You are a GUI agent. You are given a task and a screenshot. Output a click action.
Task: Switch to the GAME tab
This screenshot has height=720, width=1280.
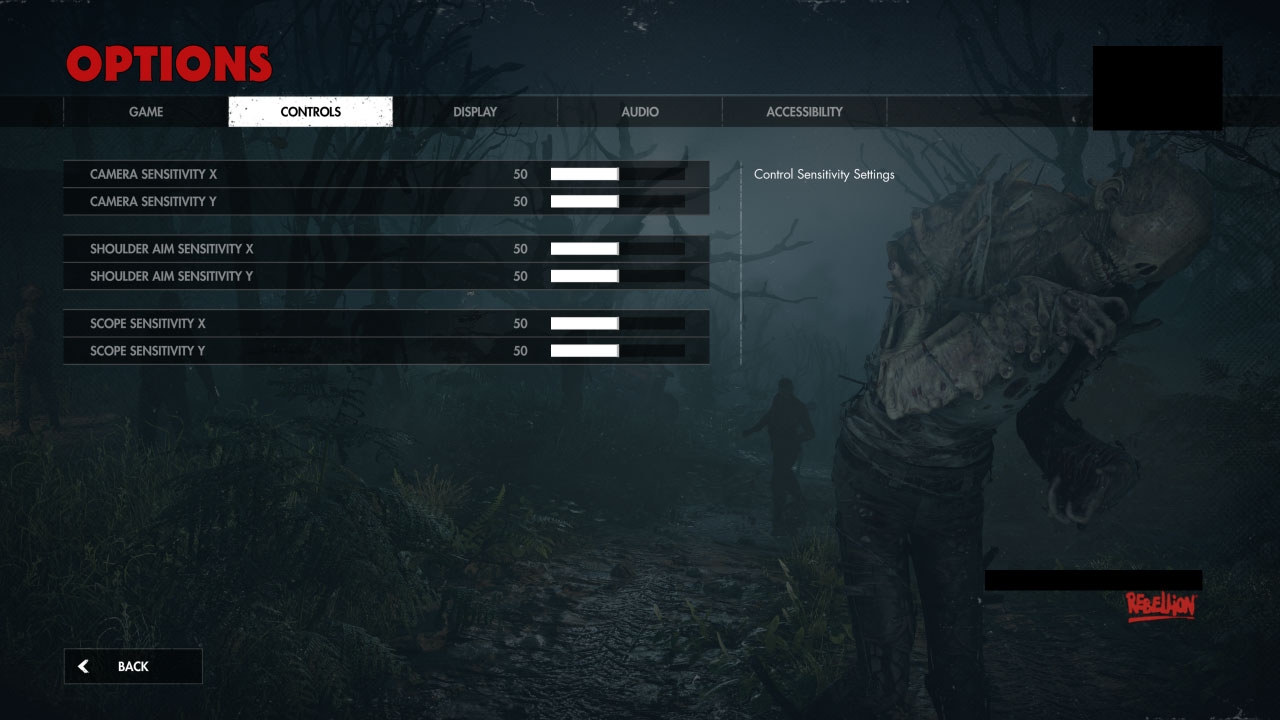146,111
